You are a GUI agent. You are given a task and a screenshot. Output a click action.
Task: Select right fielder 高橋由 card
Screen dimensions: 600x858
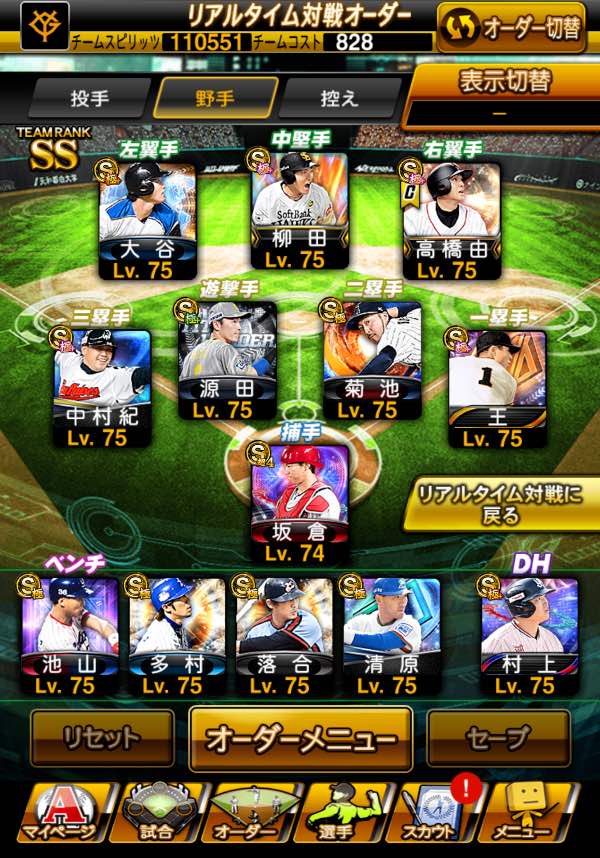point(451,217)
